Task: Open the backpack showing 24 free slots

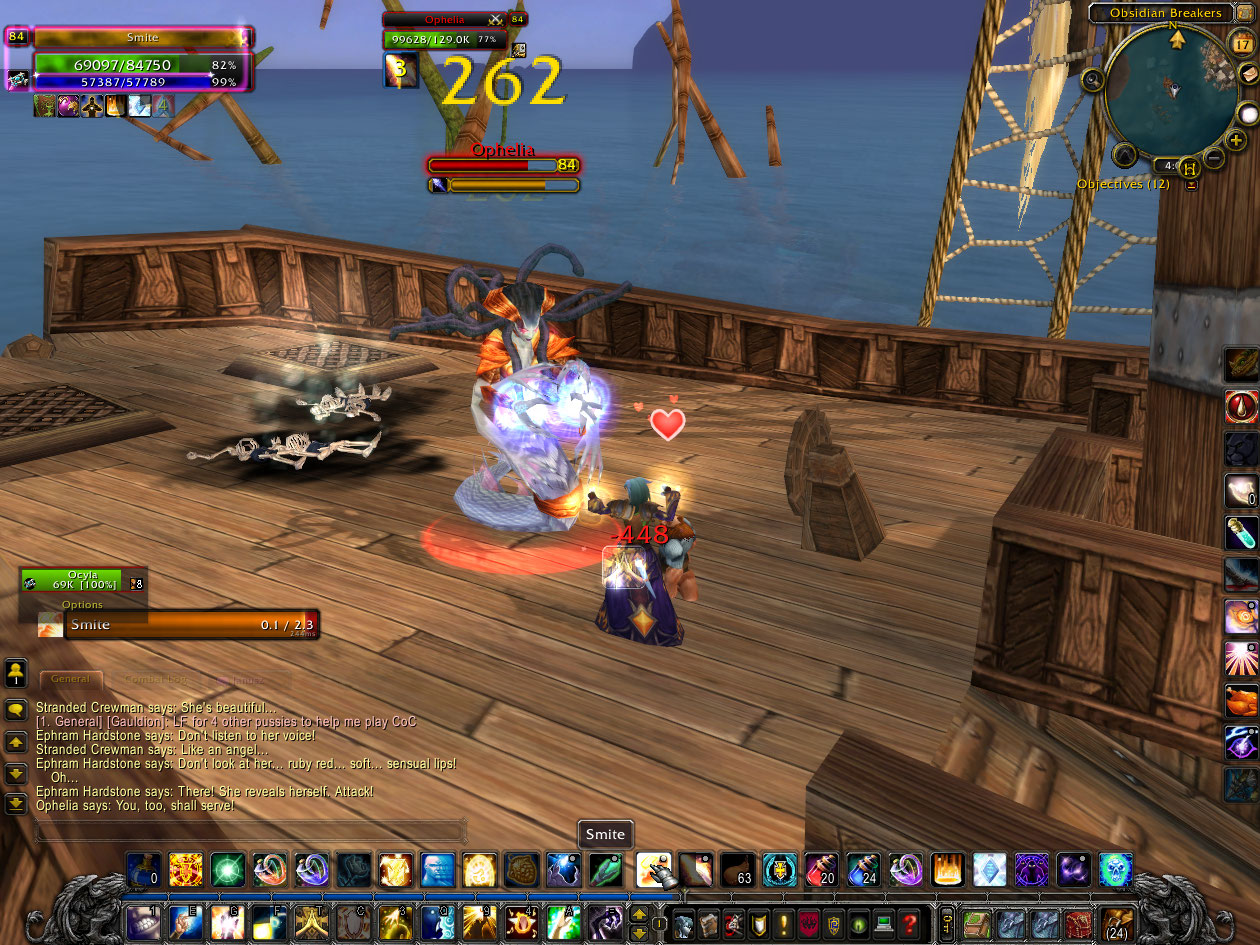Action: point(1115,923)
